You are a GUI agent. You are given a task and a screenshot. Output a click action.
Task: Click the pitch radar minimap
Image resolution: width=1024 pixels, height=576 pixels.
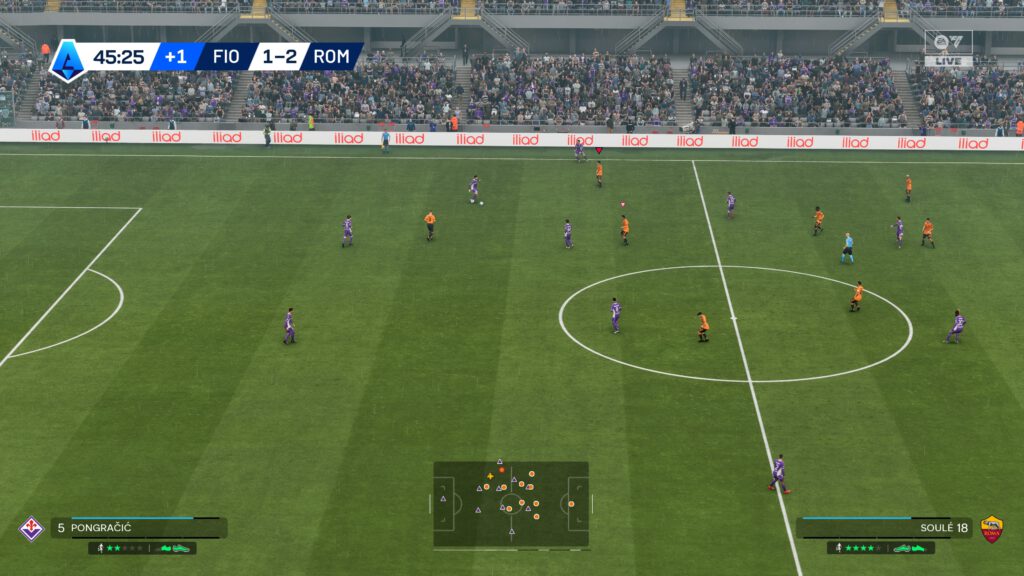(511, 504)
